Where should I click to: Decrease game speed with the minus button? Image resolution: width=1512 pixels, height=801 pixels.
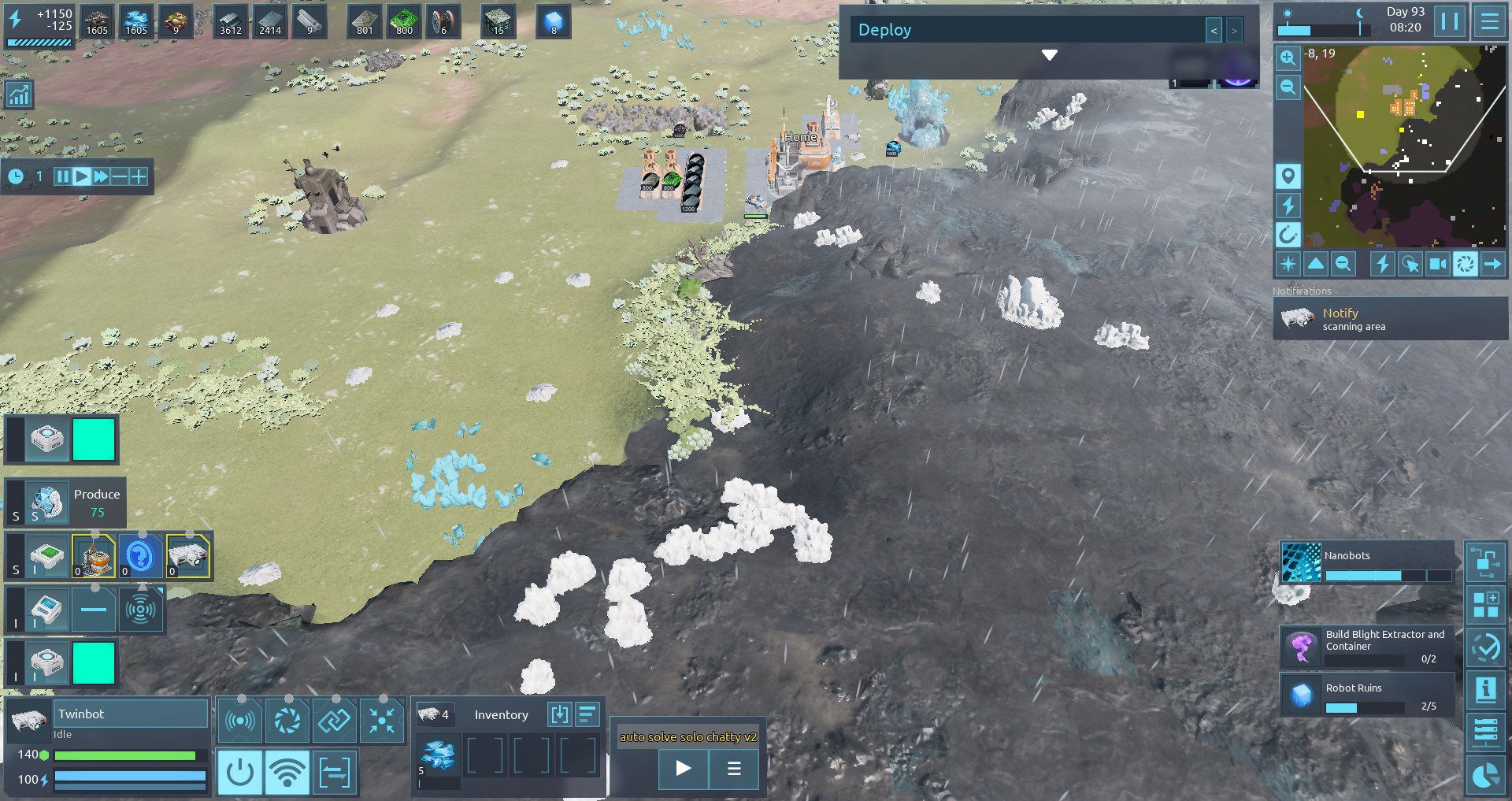tap(120, 176)
